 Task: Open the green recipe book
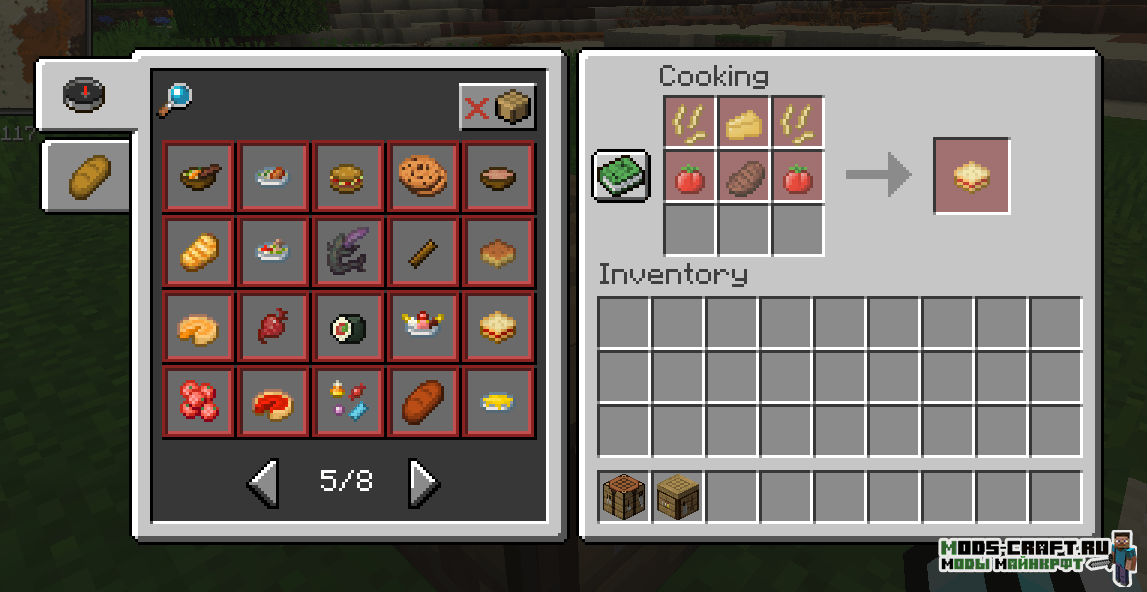pyautogui.click(x=621, y=176)
